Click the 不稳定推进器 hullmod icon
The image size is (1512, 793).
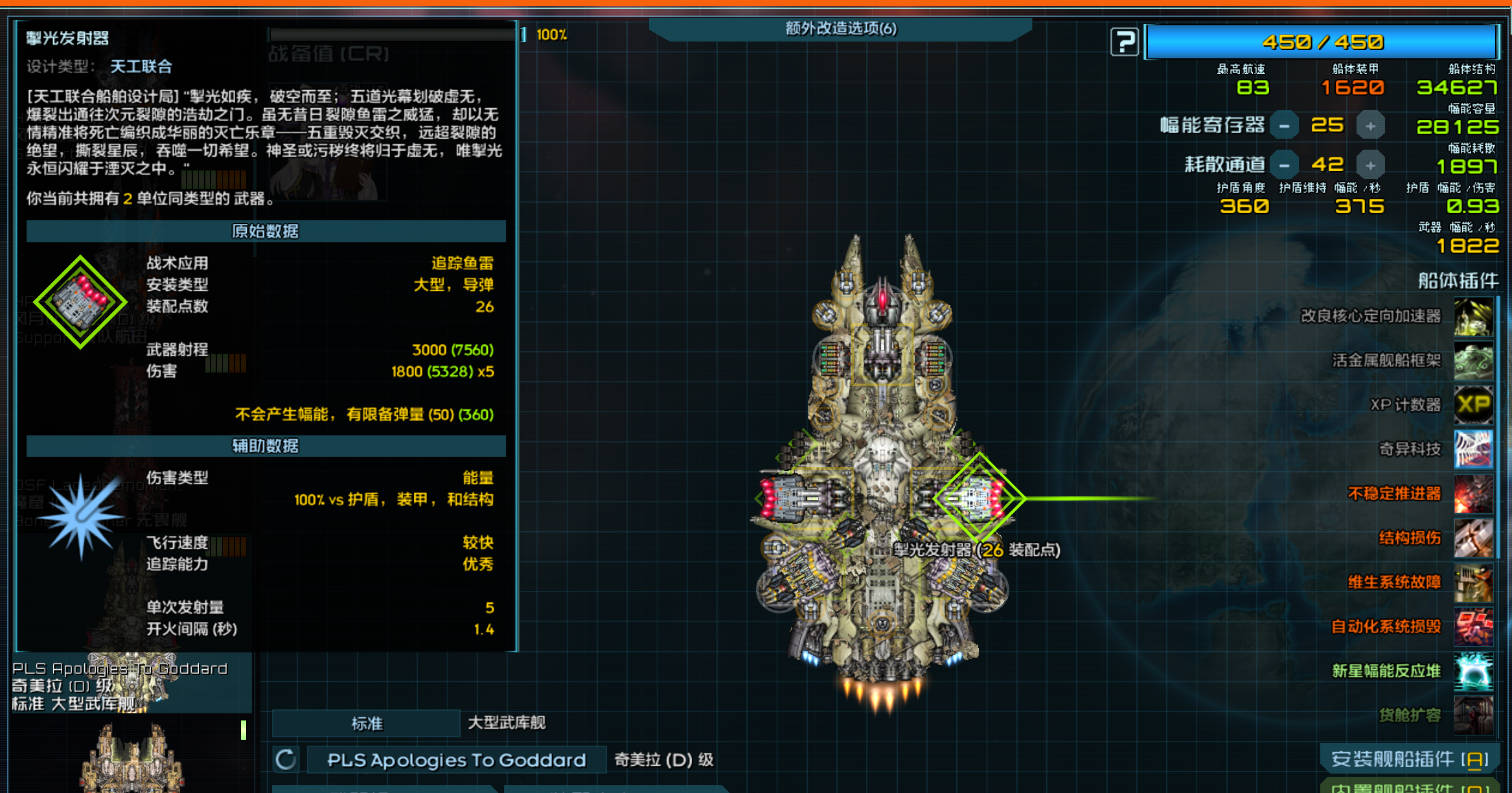tap(1474, 494)
